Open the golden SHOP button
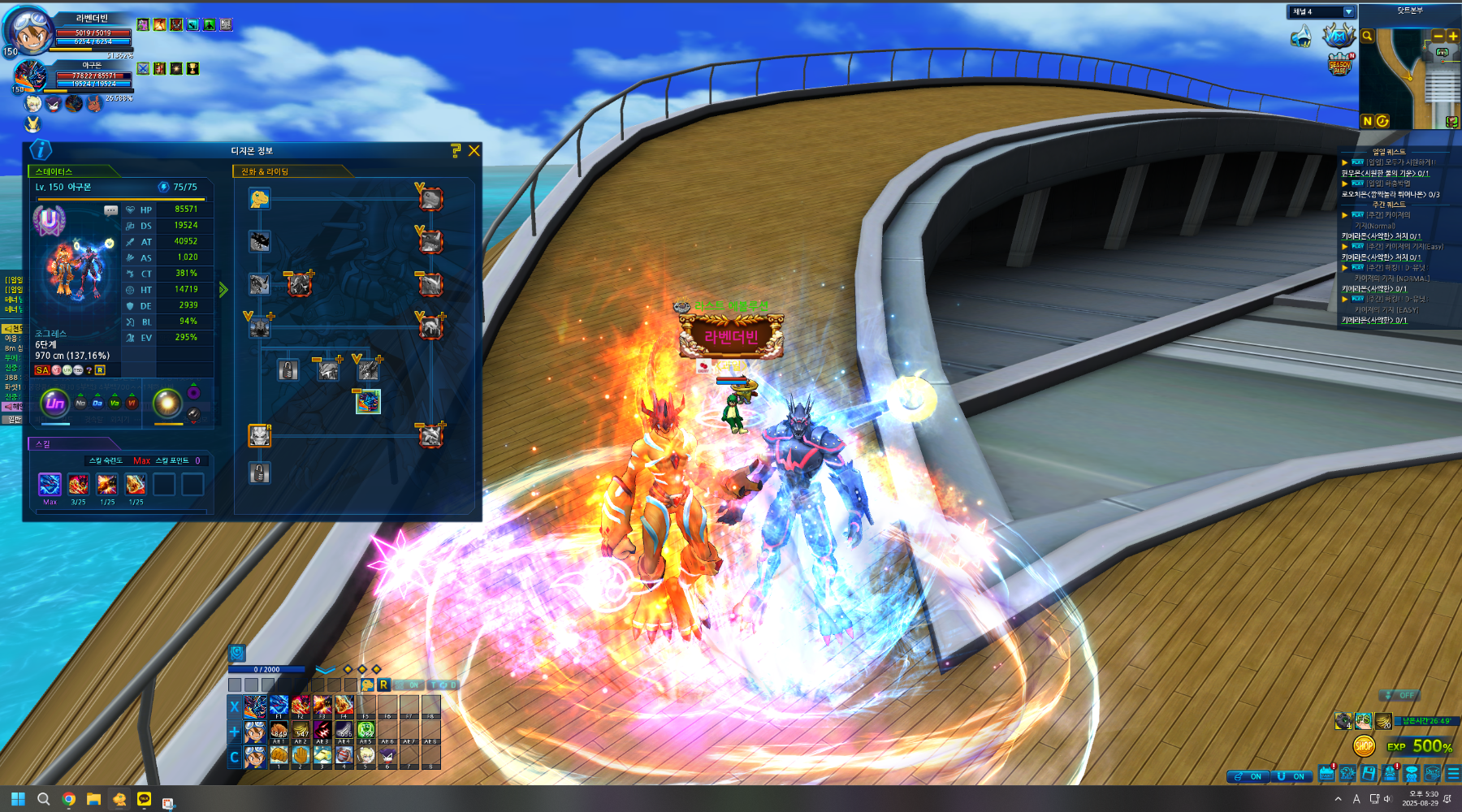 click(1364, 745)
